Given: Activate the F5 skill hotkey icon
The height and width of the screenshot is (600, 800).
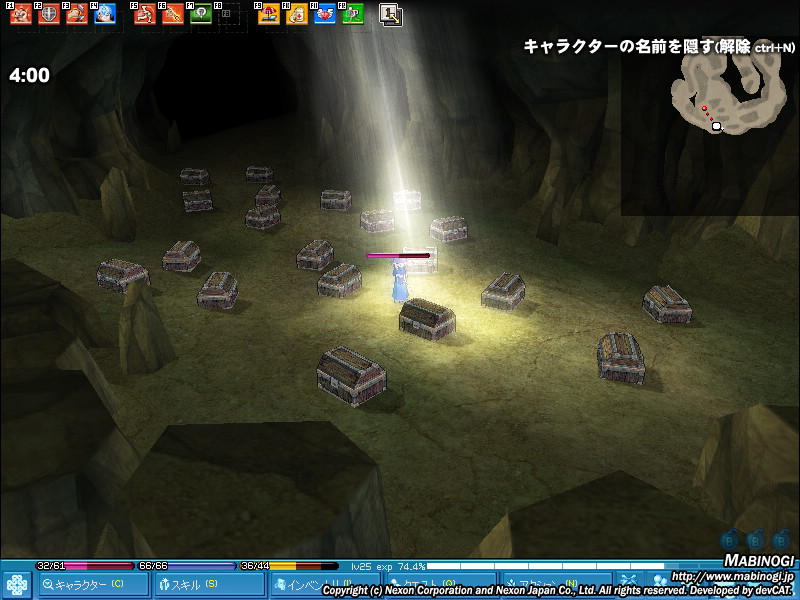Looking at the screenshot, I should [144, 14].
